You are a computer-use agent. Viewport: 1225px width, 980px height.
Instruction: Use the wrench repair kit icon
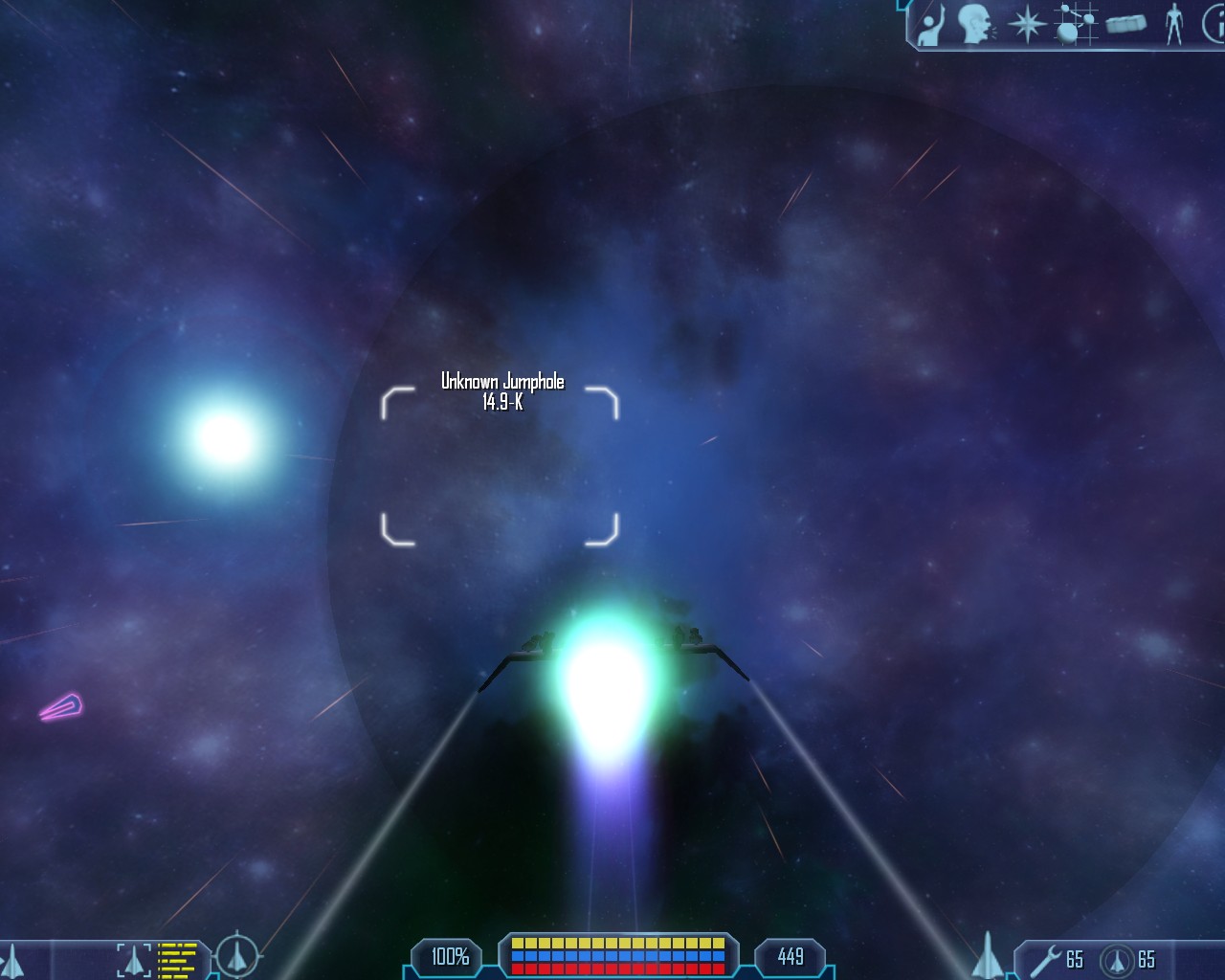1045,959
